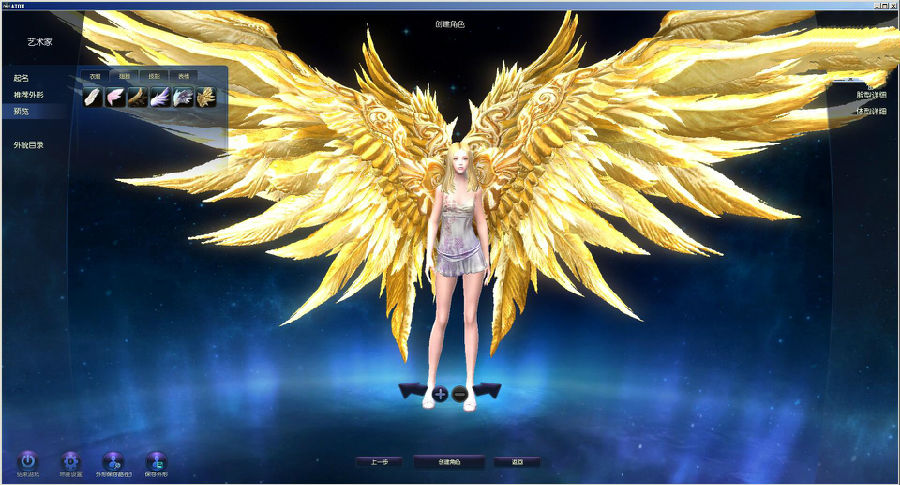900x485 pixels.
Task: Switch to the 衣服 clothing tab
Action: (94, 76)
